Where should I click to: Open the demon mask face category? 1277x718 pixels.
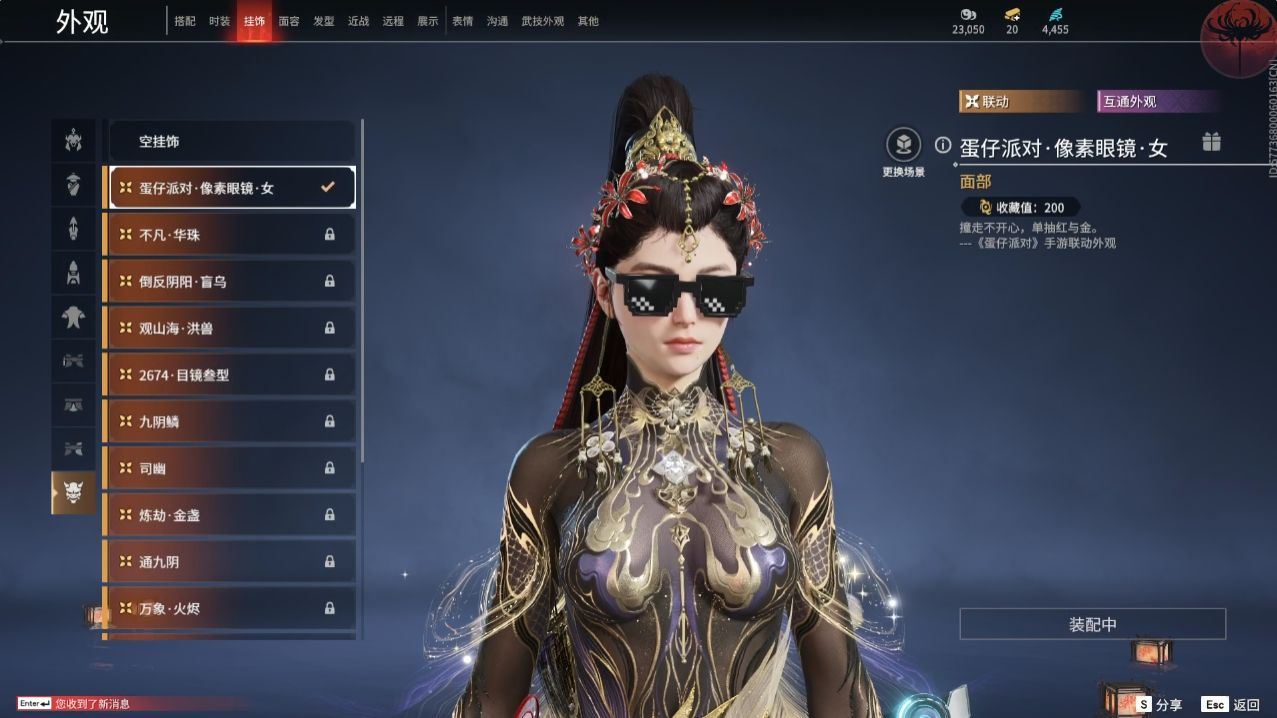coord(73,491)
